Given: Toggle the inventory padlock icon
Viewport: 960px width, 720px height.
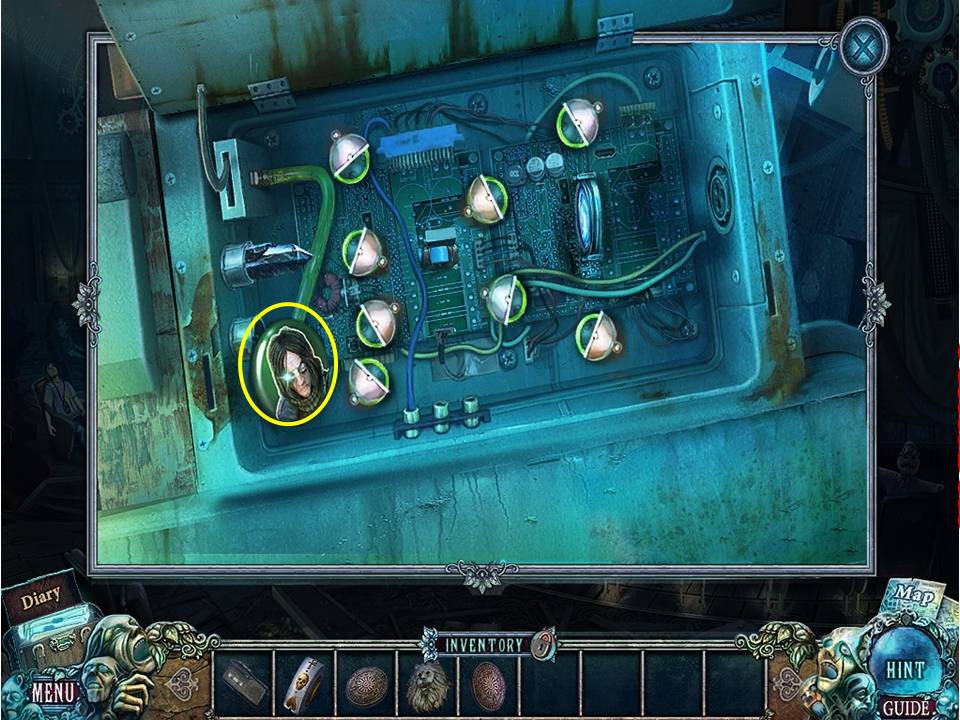Looking at the screenshot, I should click(x=542, y=643).
